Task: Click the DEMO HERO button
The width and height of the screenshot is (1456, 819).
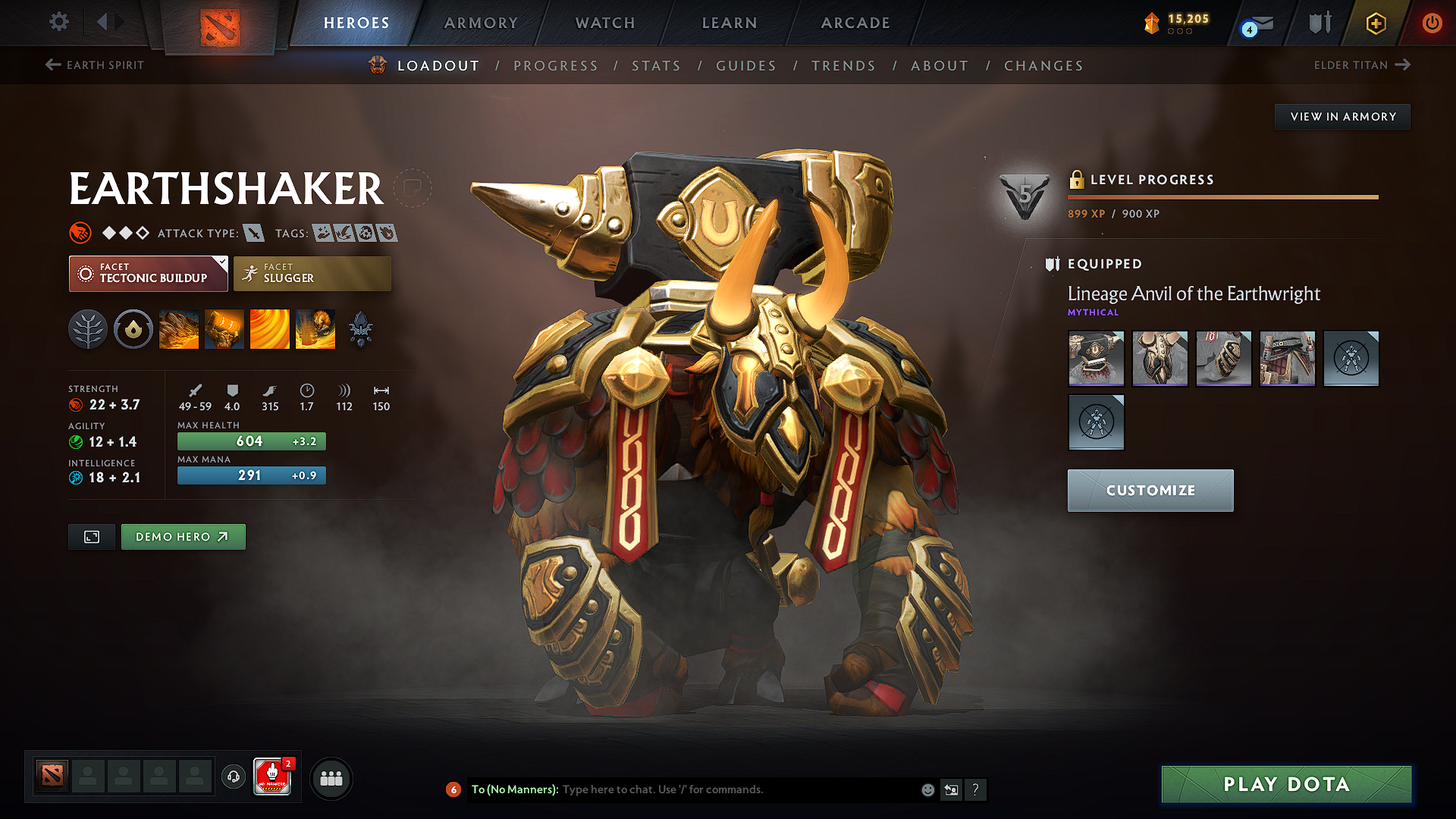Action: tap(183, 536)
